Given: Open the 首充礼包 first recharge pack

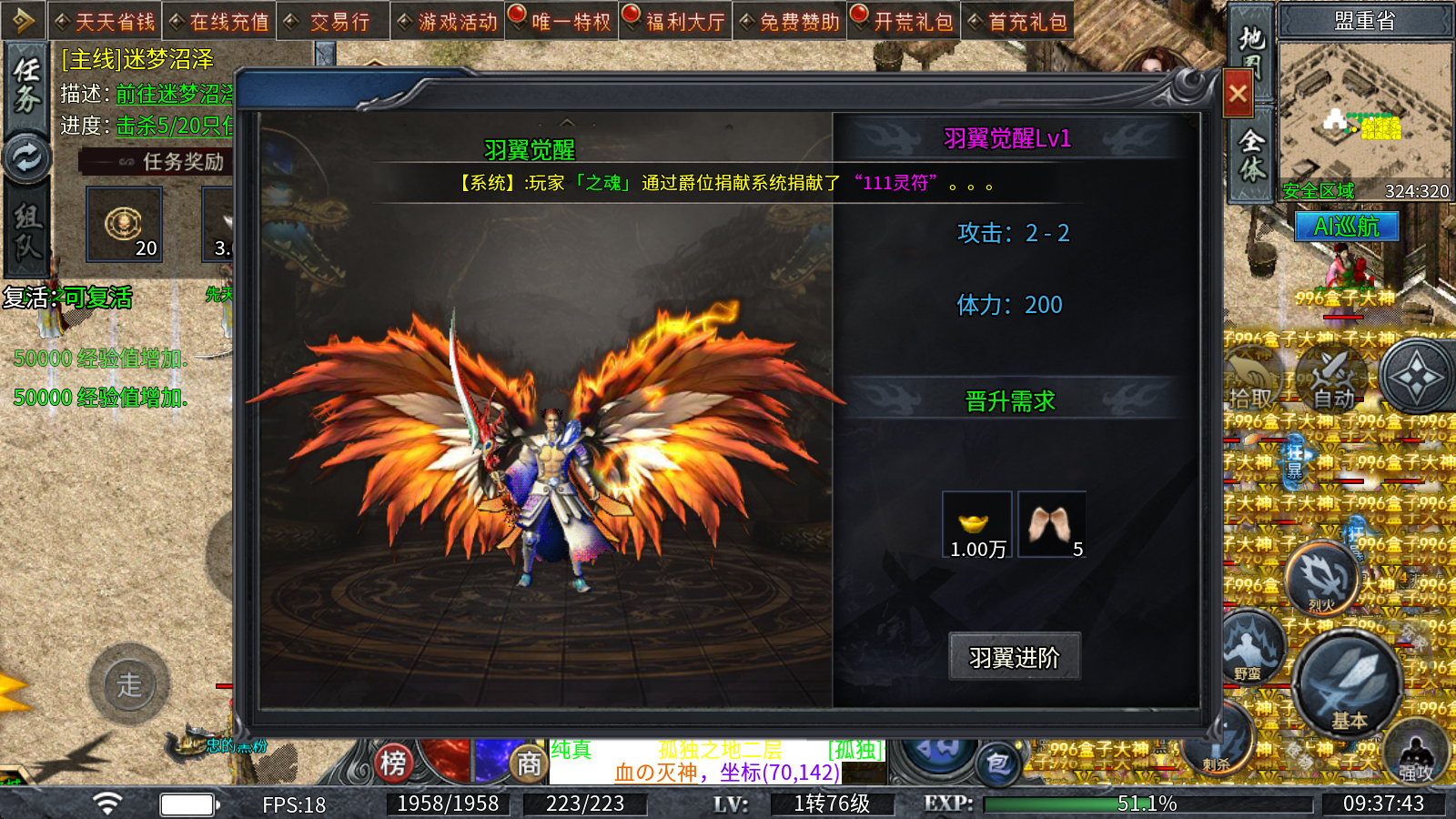Looking at the screenshot, I should pos(1018,21).
